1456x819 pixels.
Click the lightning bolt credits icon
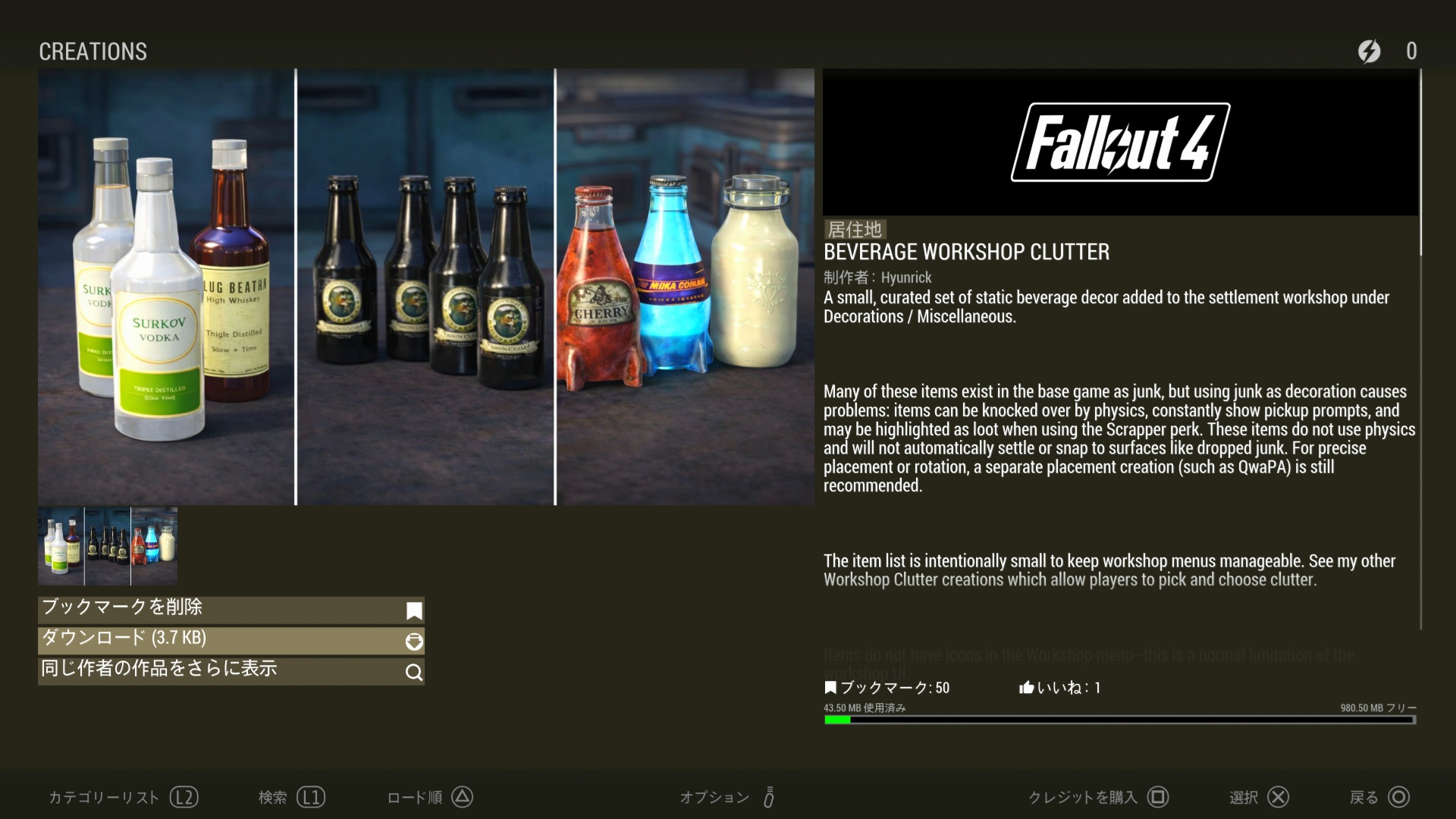click(x=1369, y=52)
